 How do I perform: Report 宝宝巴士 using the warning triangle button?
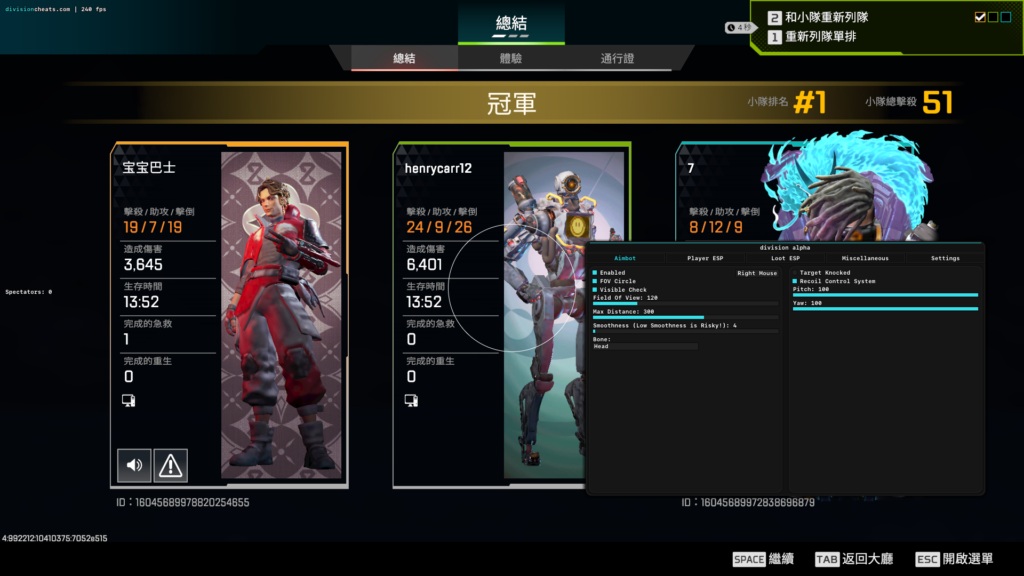coord(170,465)
